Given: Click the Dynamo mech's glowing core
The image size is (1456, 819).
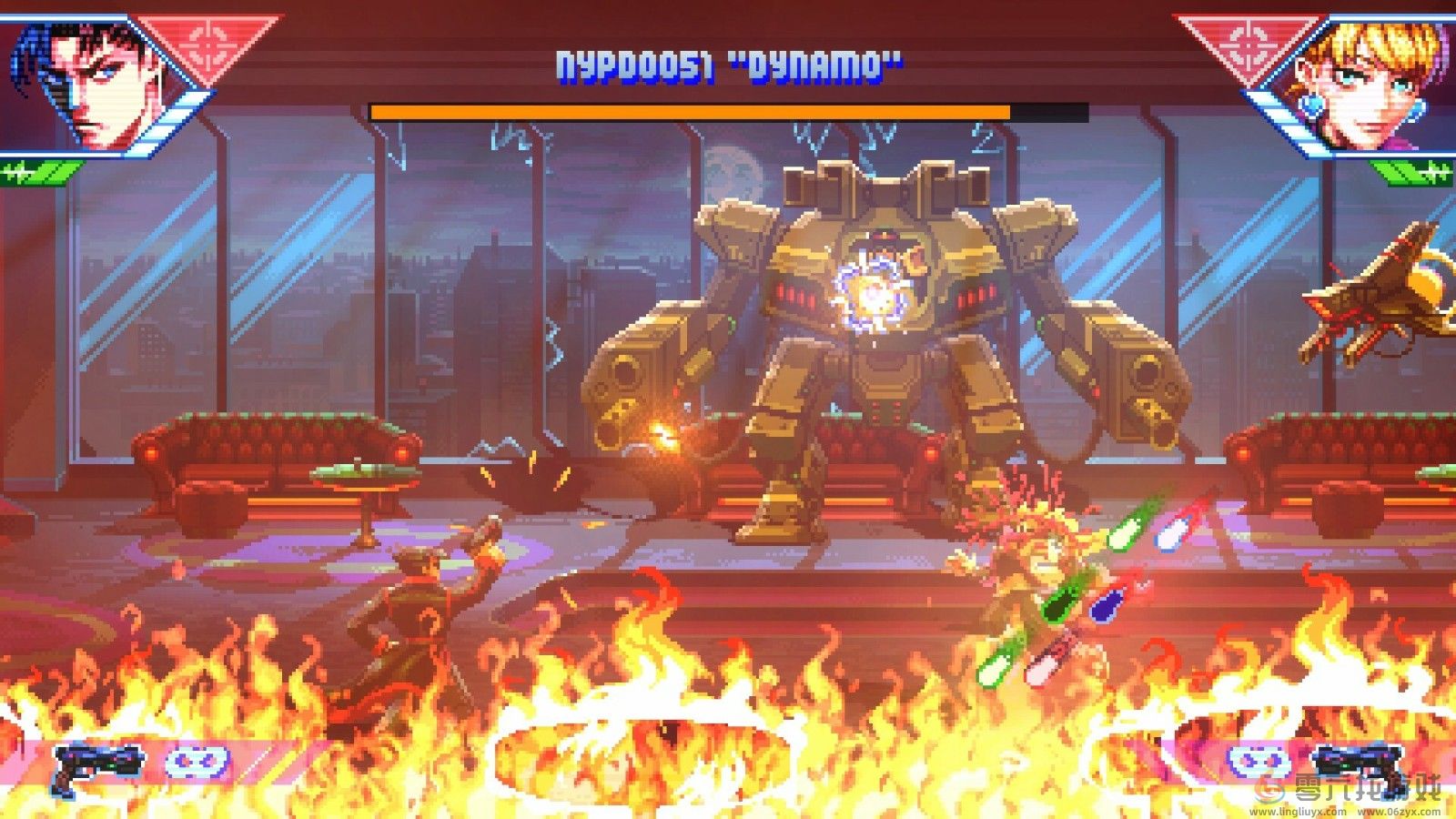Looking at the screenshot, I should (x=874, y=293).
